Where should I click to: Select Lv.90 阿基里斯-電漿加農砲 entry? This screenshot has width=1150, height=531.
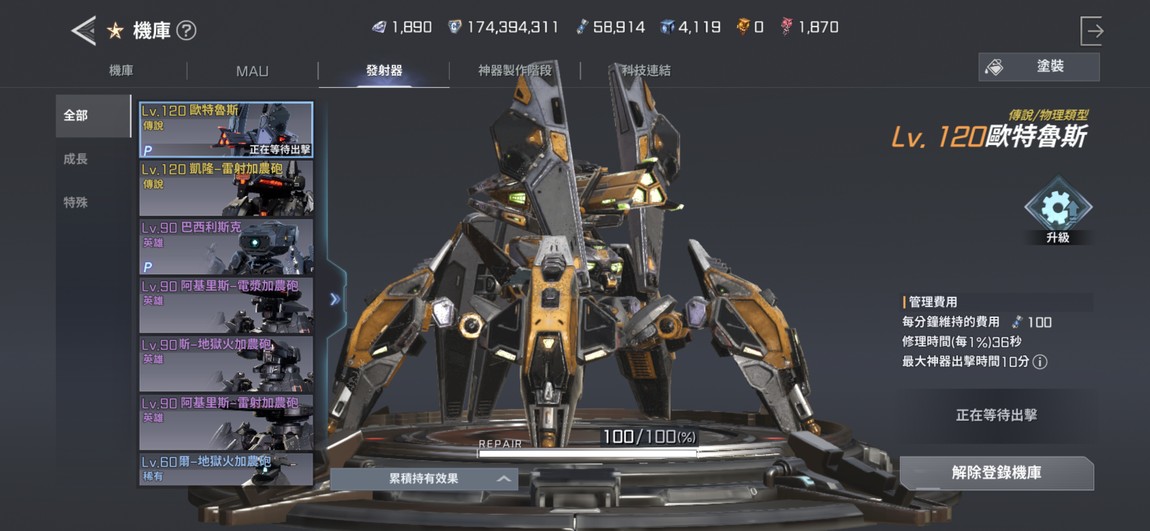point(226,305)
